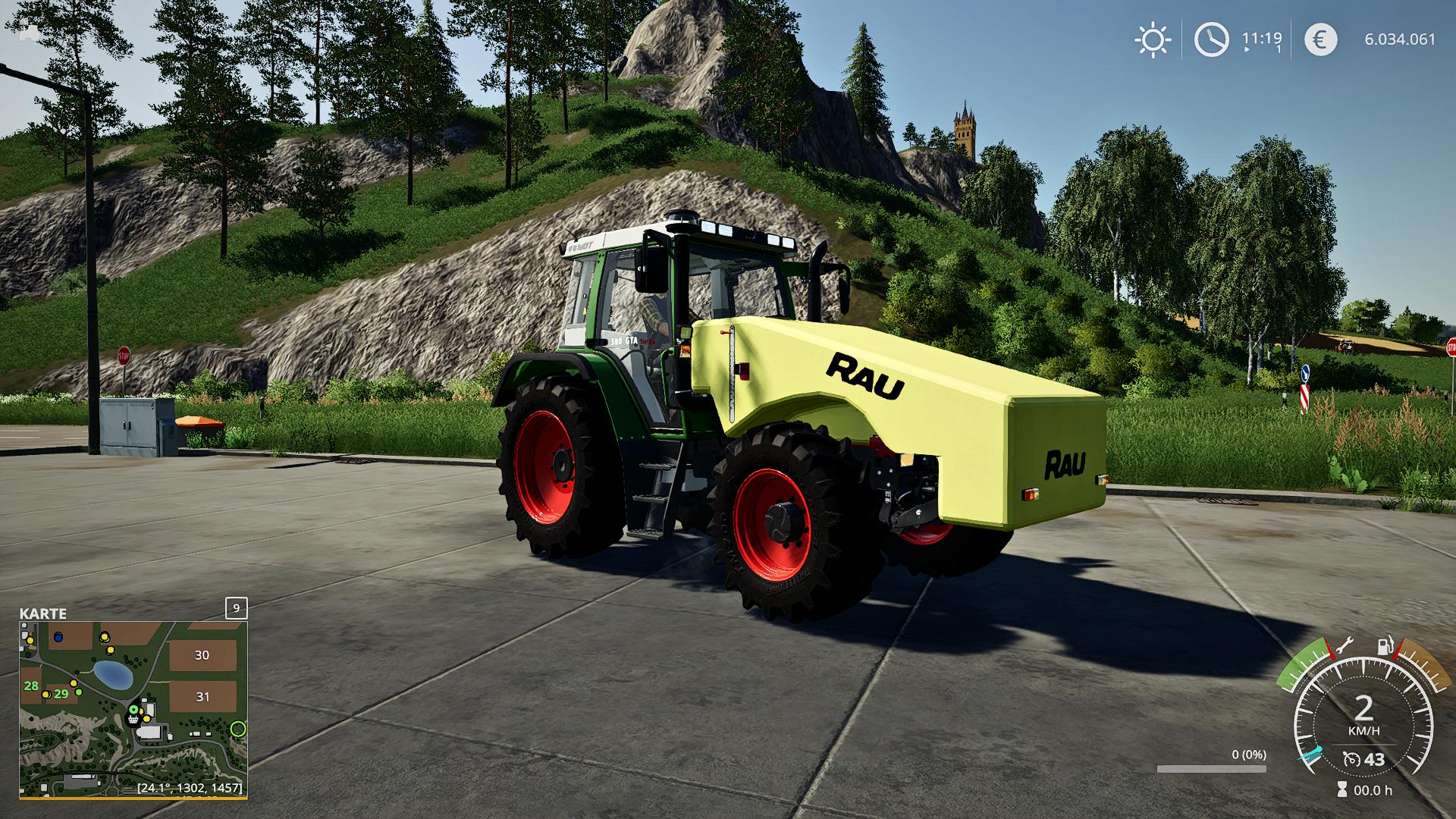Image resolution: width=1456 pixels, height=819 pixels.
Task: Select field 28 on the minimap
Action: [x=31, y=686]
